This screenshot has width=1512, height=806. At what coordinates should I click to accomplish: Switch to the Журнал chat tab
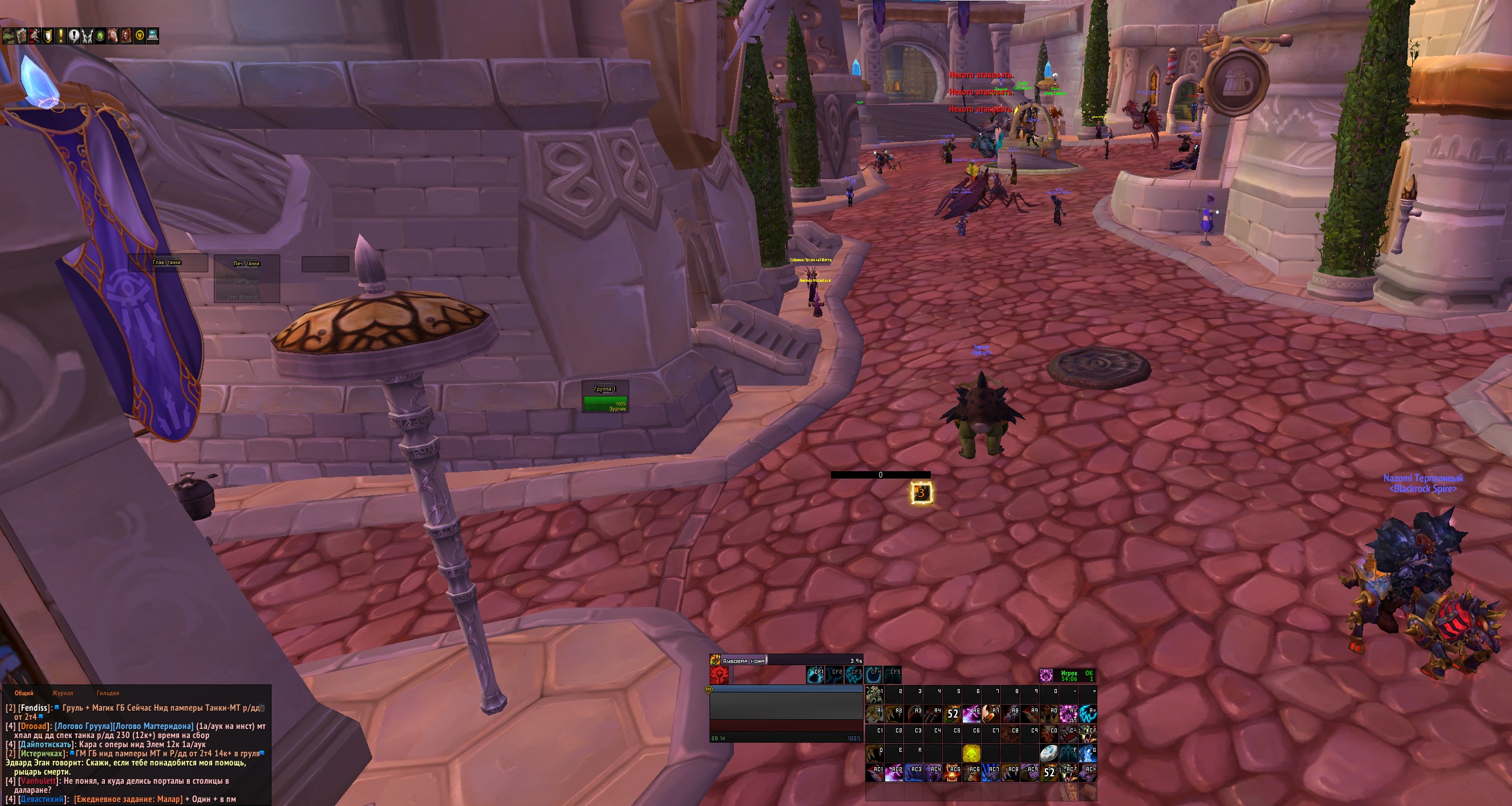click(x=62, y=693)
